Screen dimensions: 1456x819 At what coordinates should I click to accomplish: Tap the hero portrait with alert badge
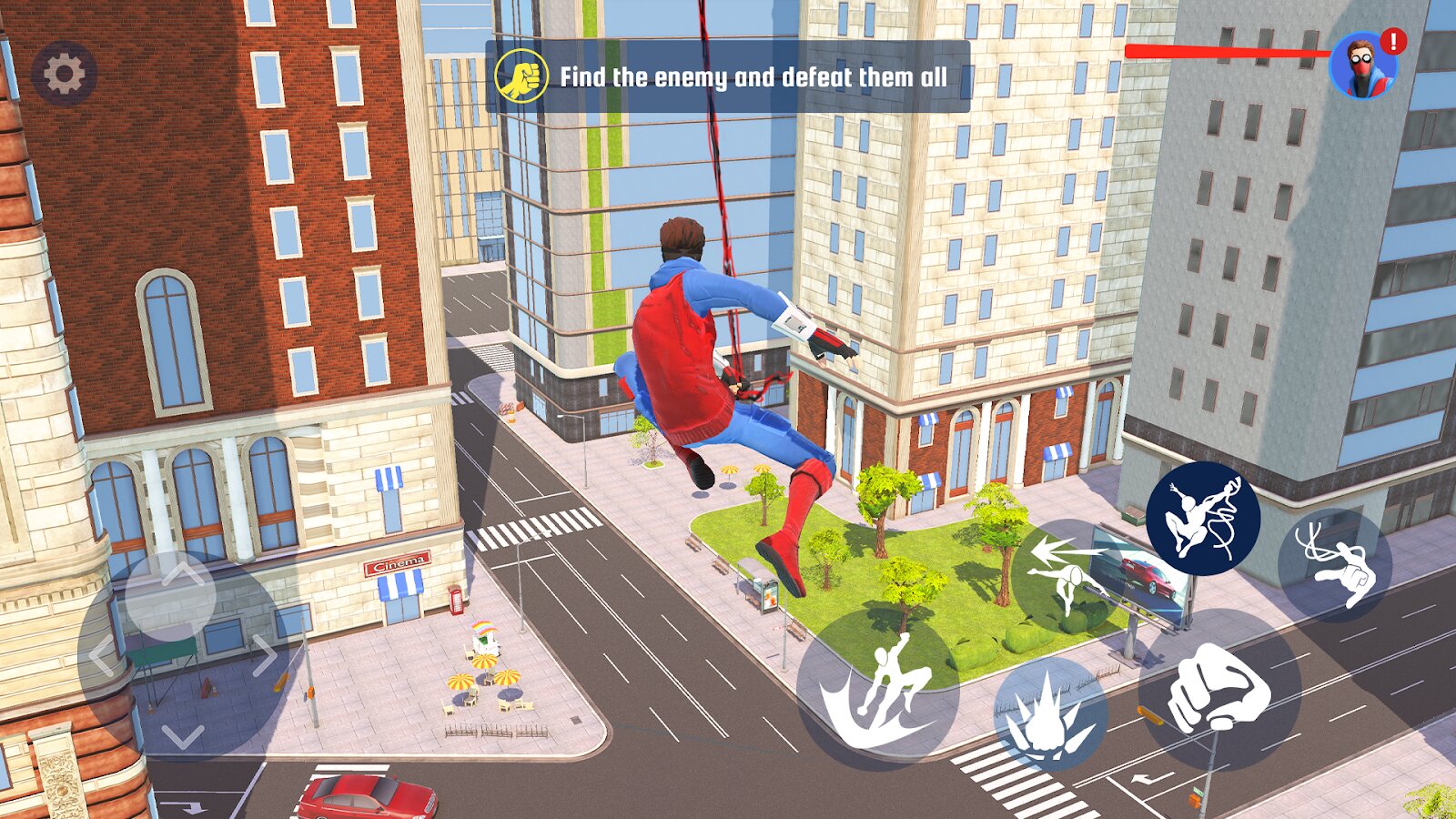1362,67
